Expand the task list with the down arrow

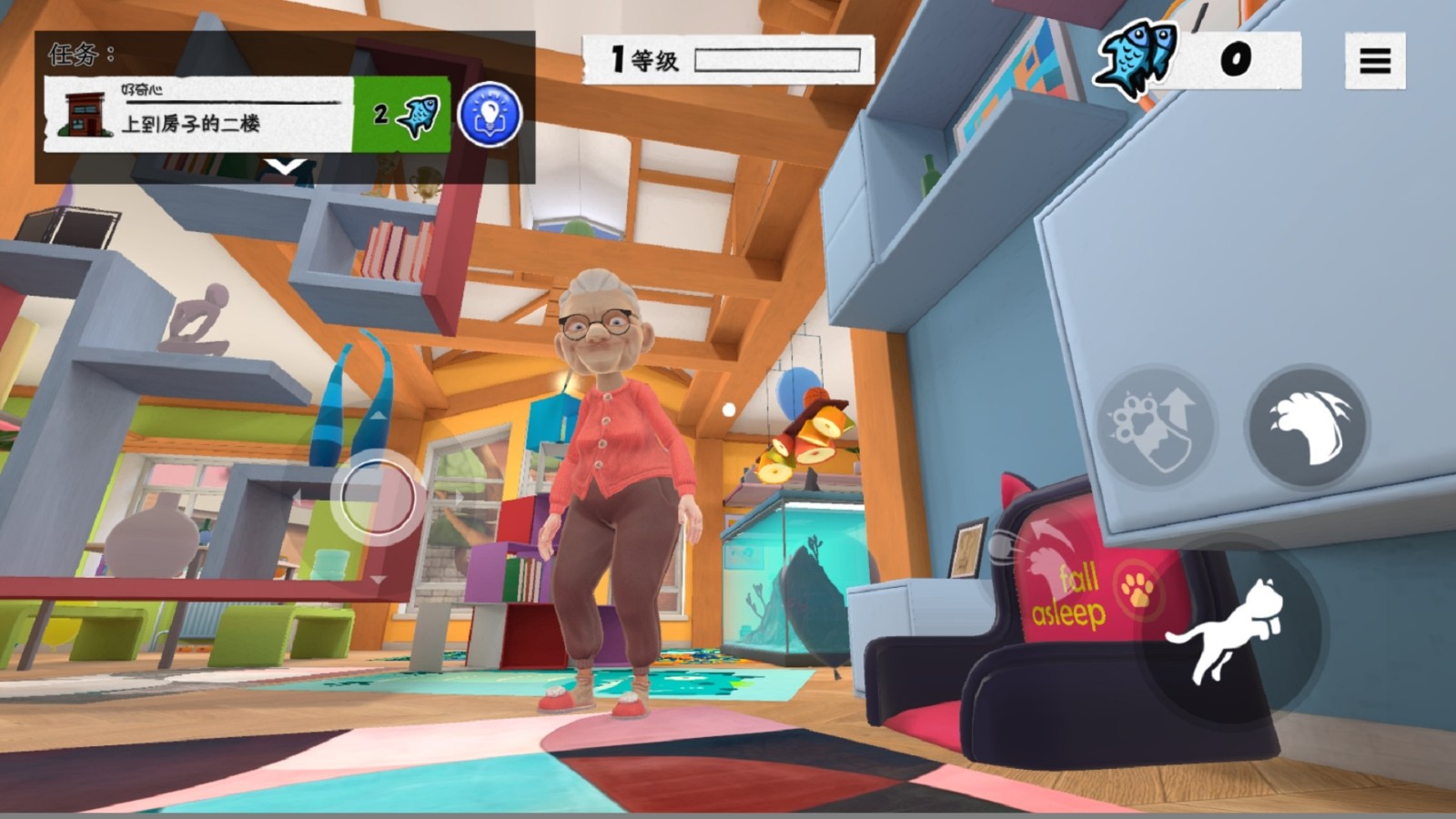pos(285,167)
